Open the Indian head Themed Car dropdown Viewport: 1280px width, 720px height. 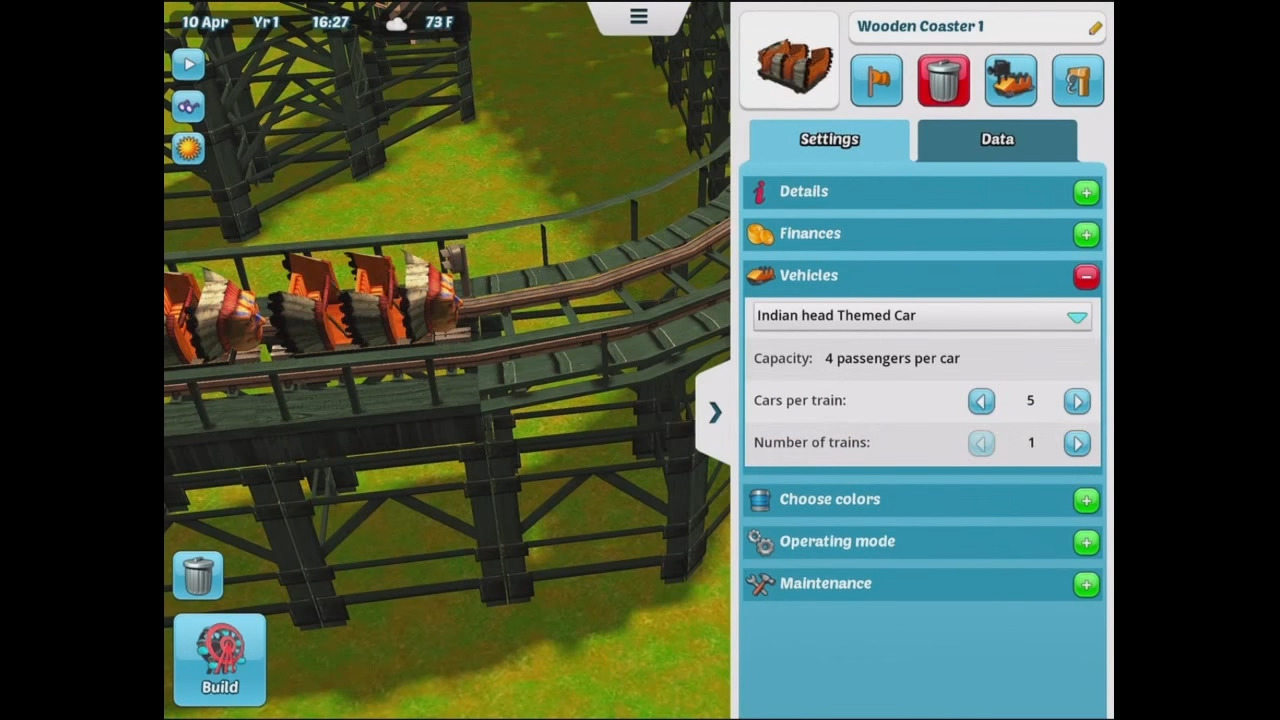[x=1077, y=316]
